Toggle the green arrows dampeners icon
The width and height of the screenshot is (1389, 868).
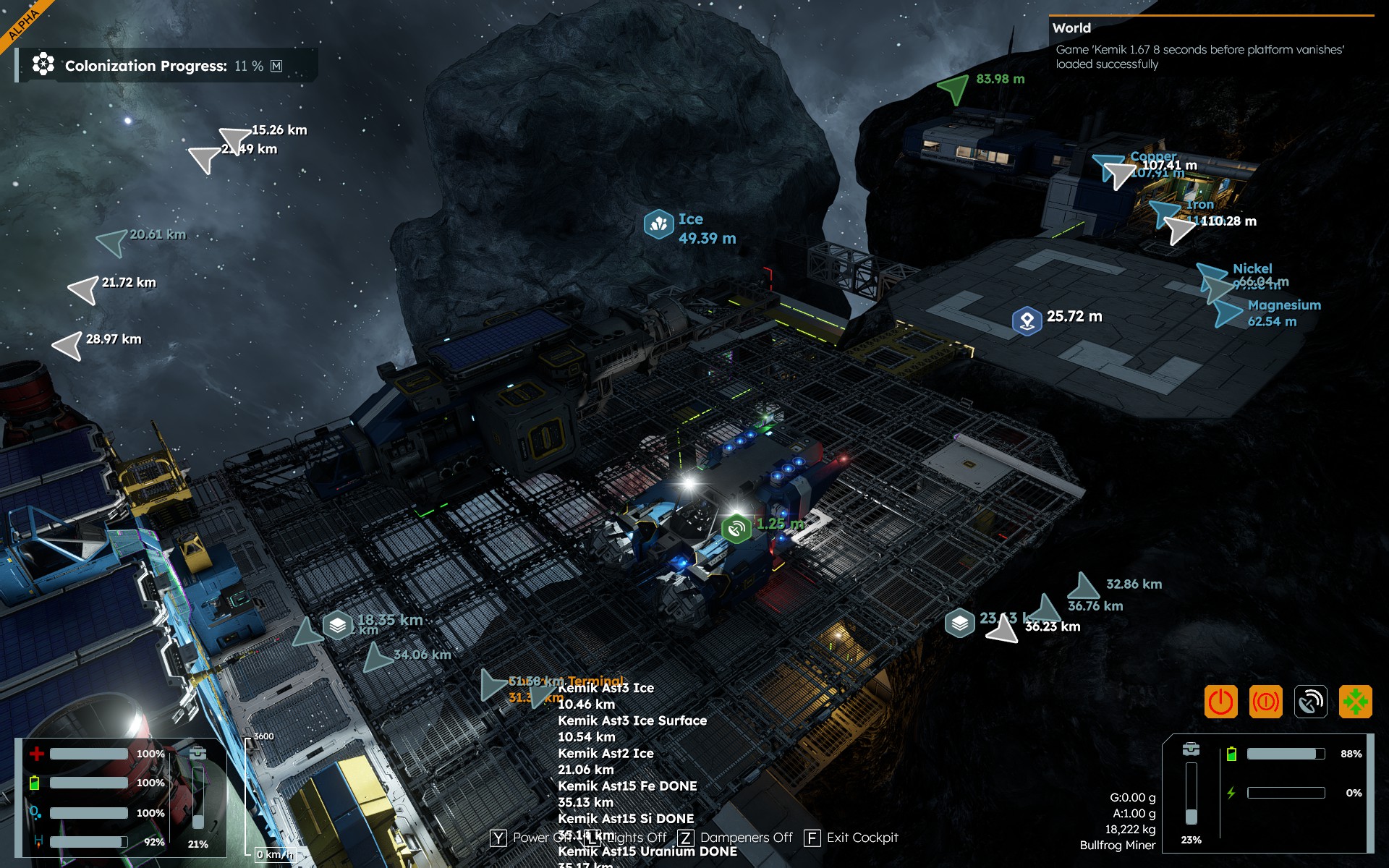(x=1355, y=702)
